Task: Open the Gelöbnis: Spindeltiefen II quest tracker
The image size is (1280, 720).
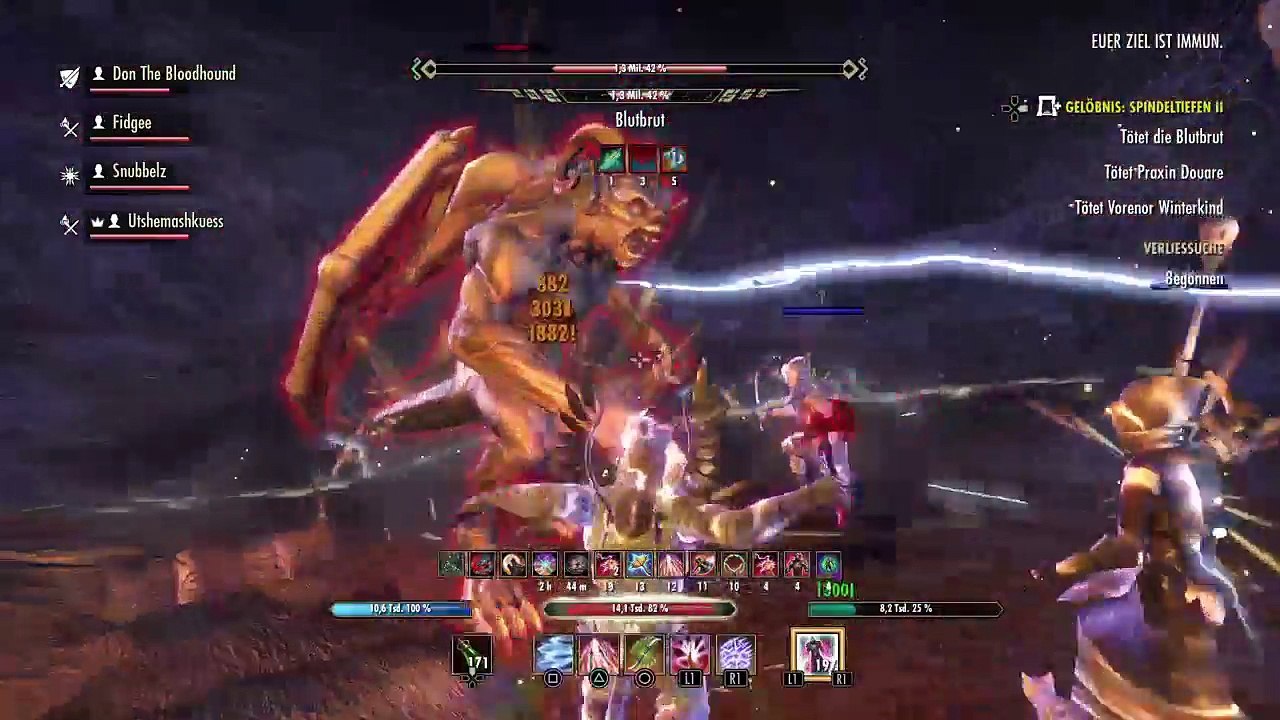Action: [1143, 107]
